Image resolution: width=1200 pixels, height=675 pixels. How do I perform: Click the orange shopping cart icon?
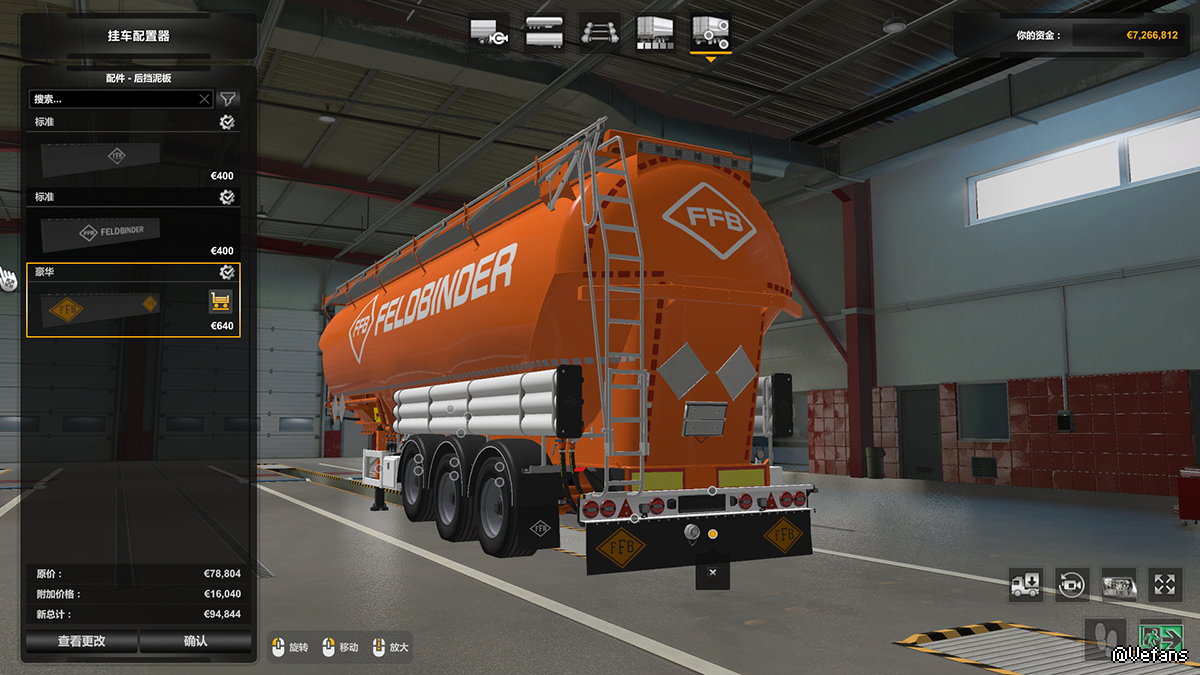coord(220,301)
